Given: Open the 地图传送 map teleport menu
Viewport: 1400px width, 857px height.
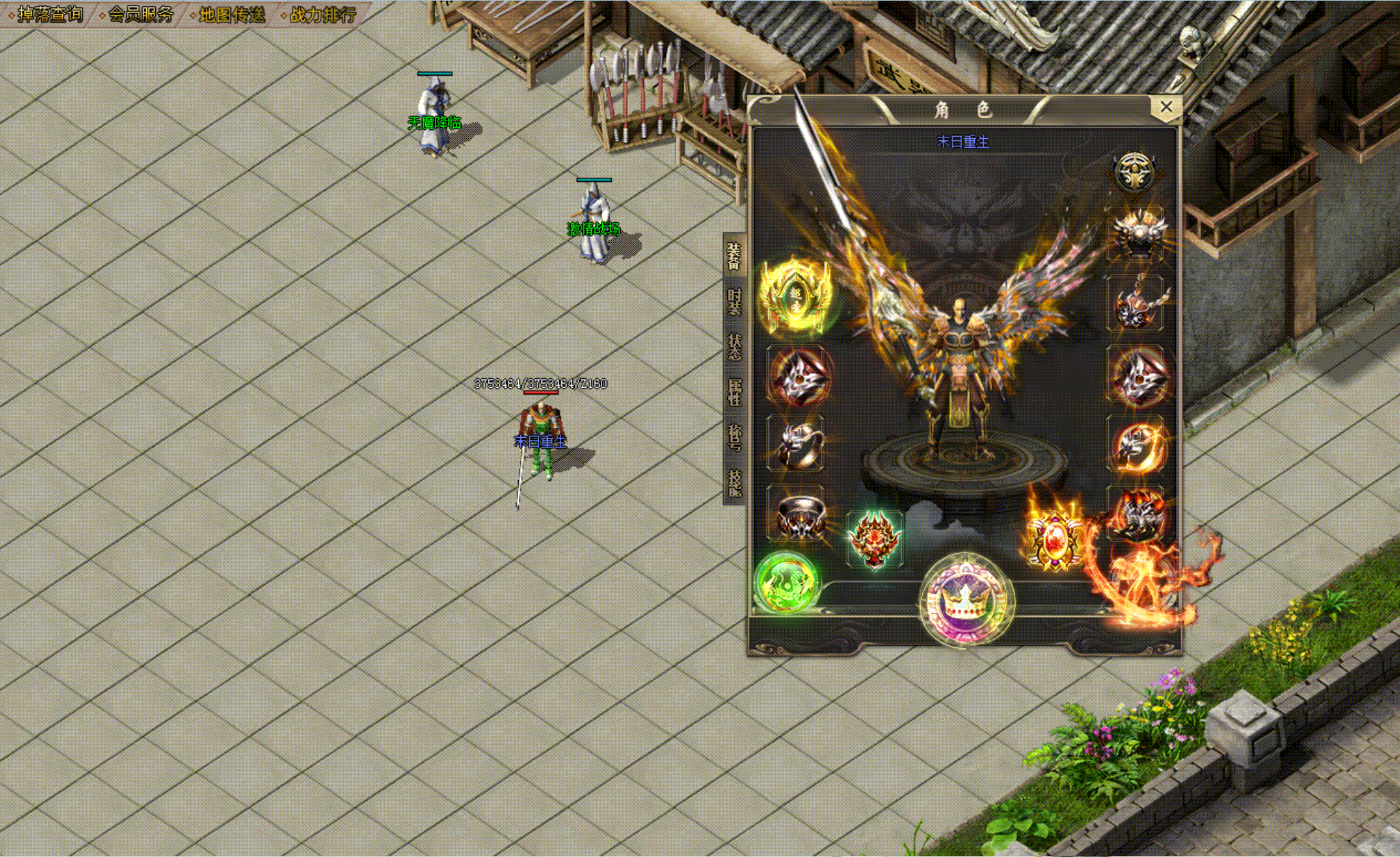Looking at the screenshot, I should click(x=231, y=14).
